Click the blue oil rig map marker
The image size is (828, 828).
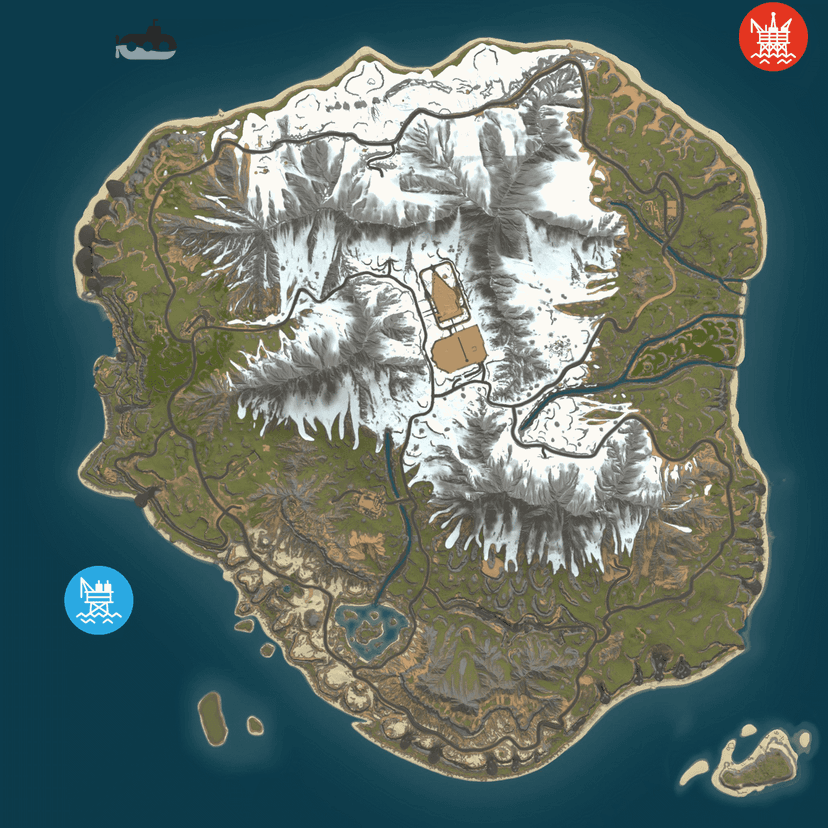coord(99,600)
